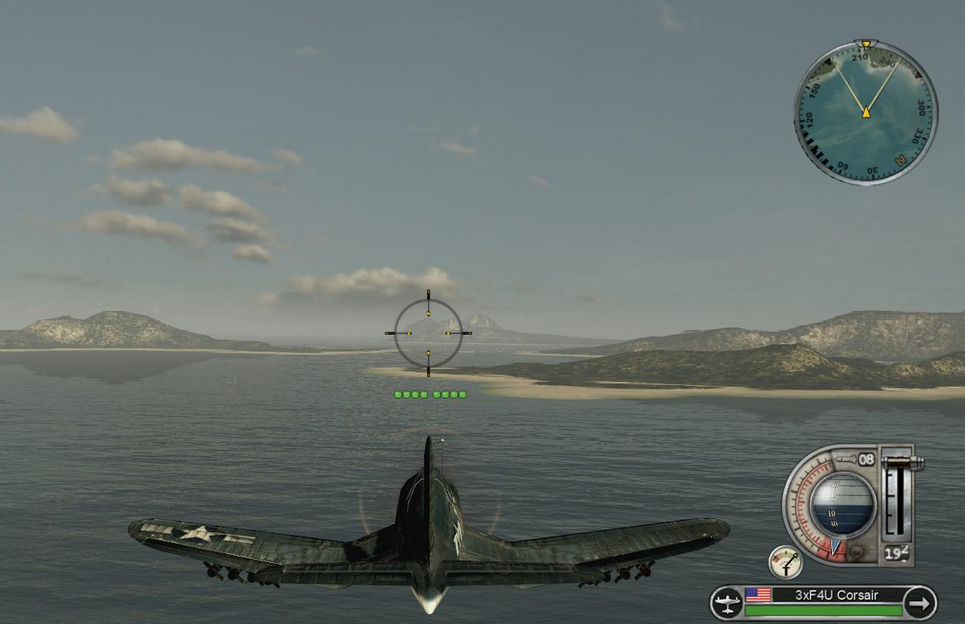The height and width of the screenshot is (624, 965).
Task: Click the small fuel dial gauge
Action: tap(785, 562)
